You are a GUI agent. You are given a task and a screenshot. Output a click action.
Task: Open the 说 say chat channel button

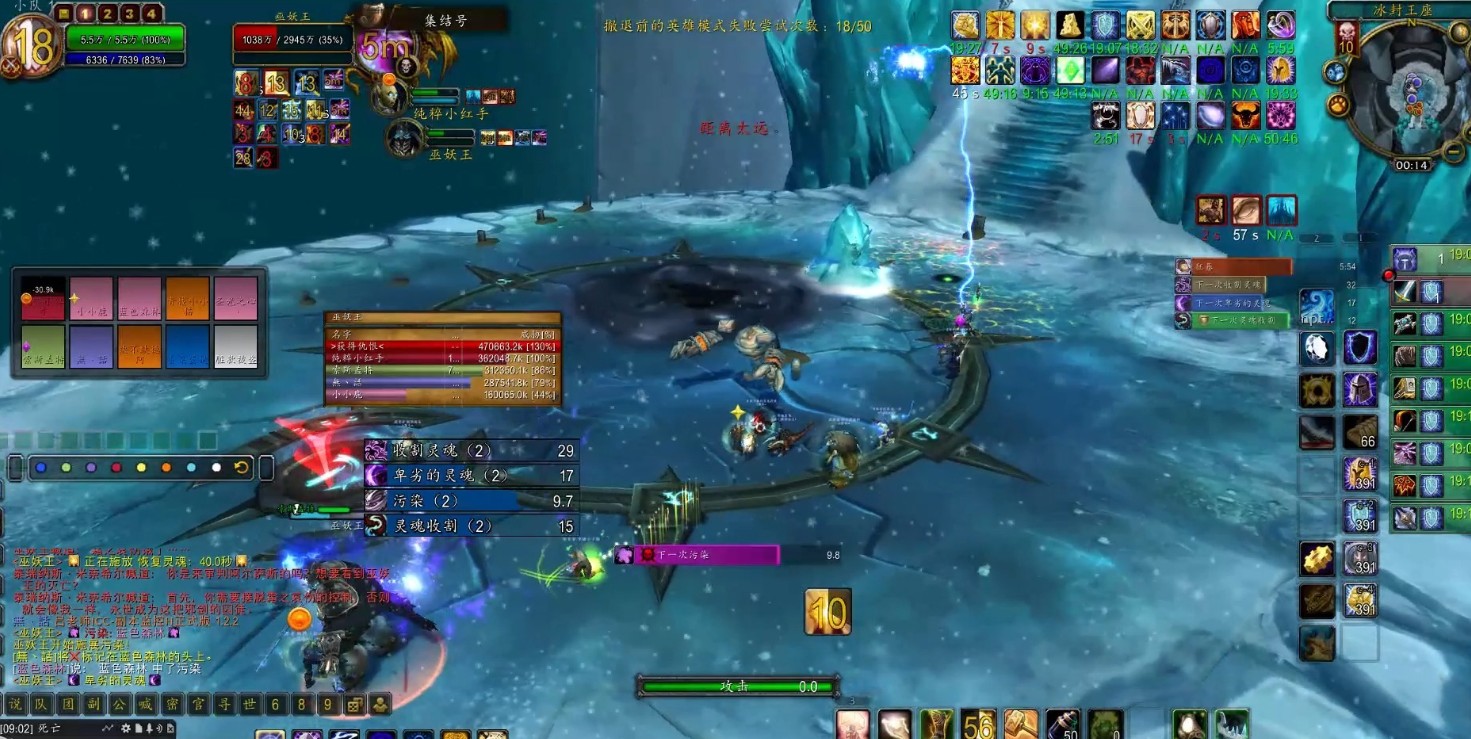(x=15, y=704)
